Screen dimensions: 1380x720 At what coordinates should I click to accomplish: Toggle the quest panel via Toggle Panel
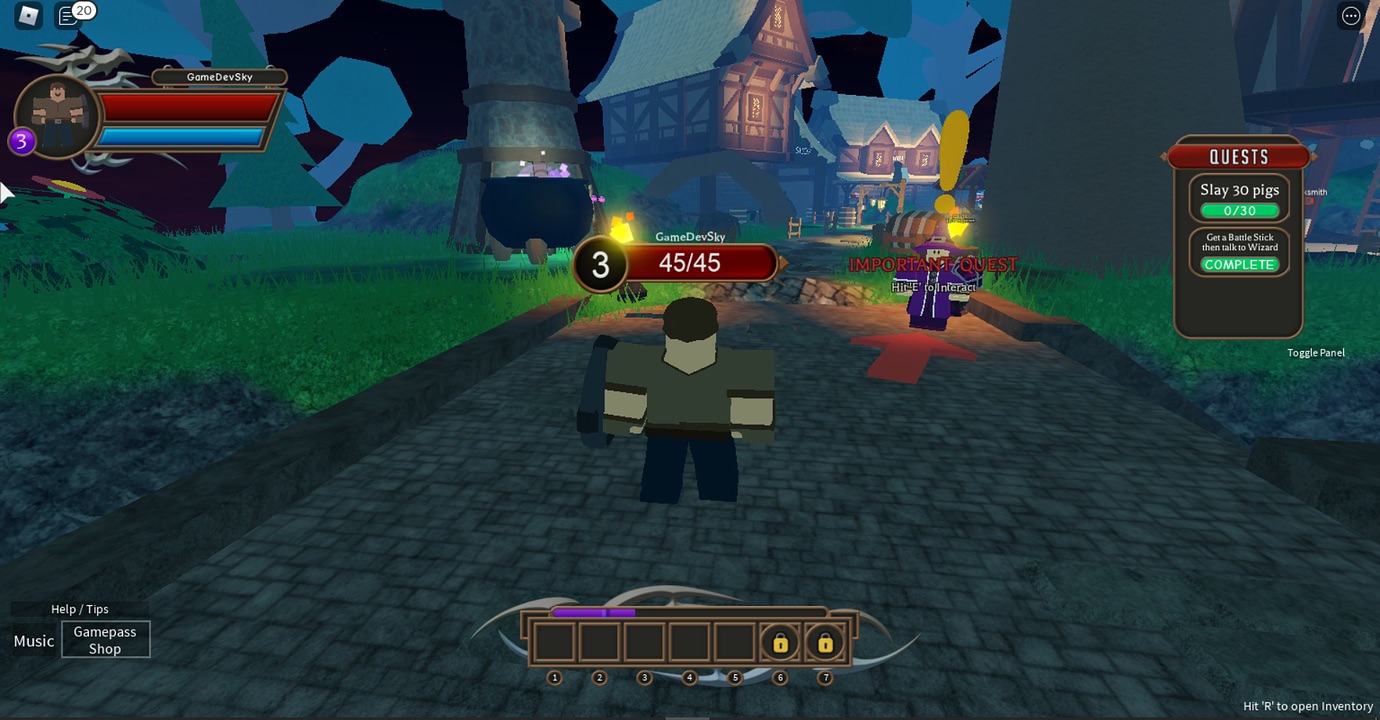1316,352
